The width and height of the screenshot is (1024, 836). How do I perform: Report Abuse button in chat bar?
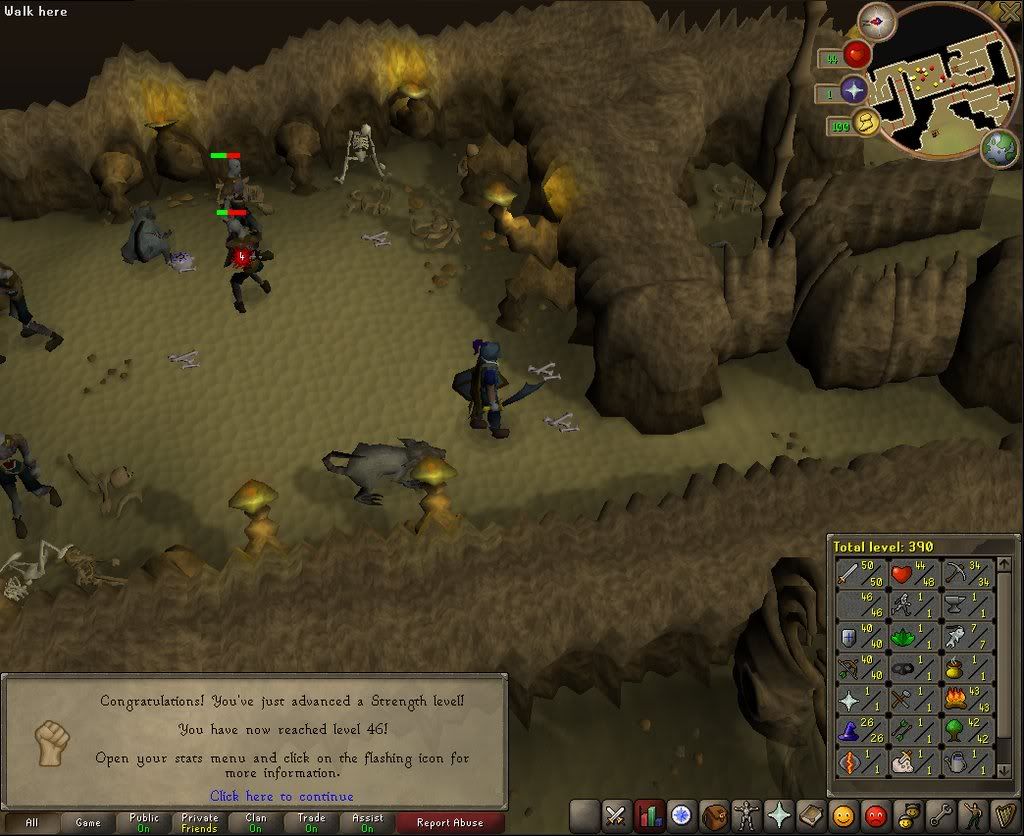coord(452,823)
